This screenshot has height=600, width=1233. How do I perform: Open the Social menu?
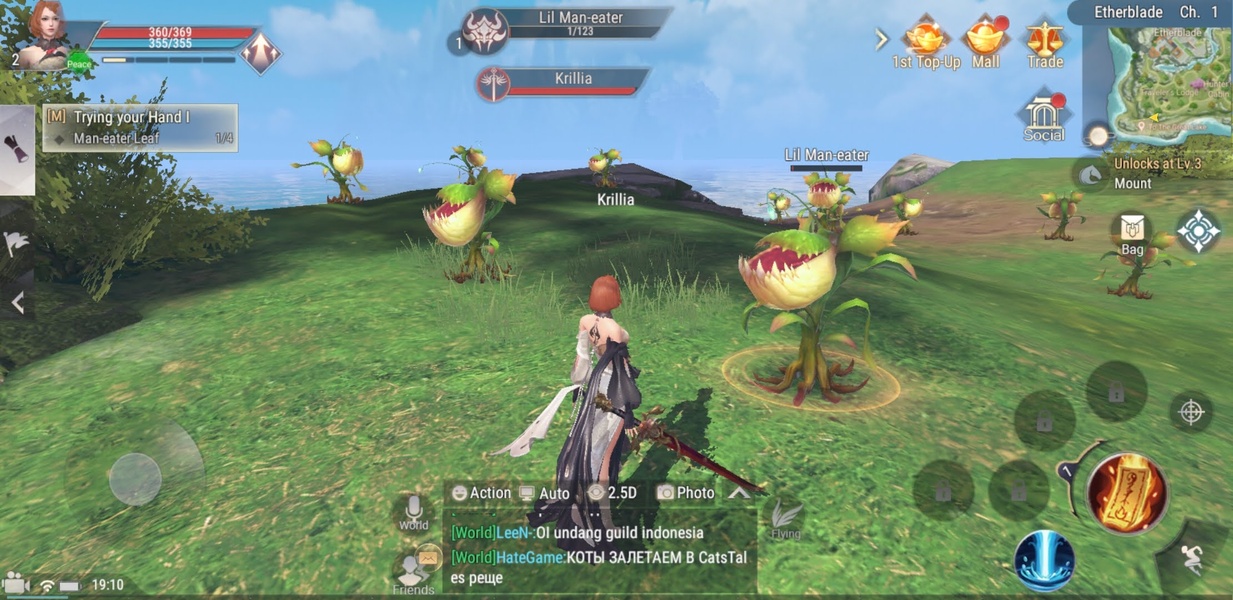click(1043, 118)
